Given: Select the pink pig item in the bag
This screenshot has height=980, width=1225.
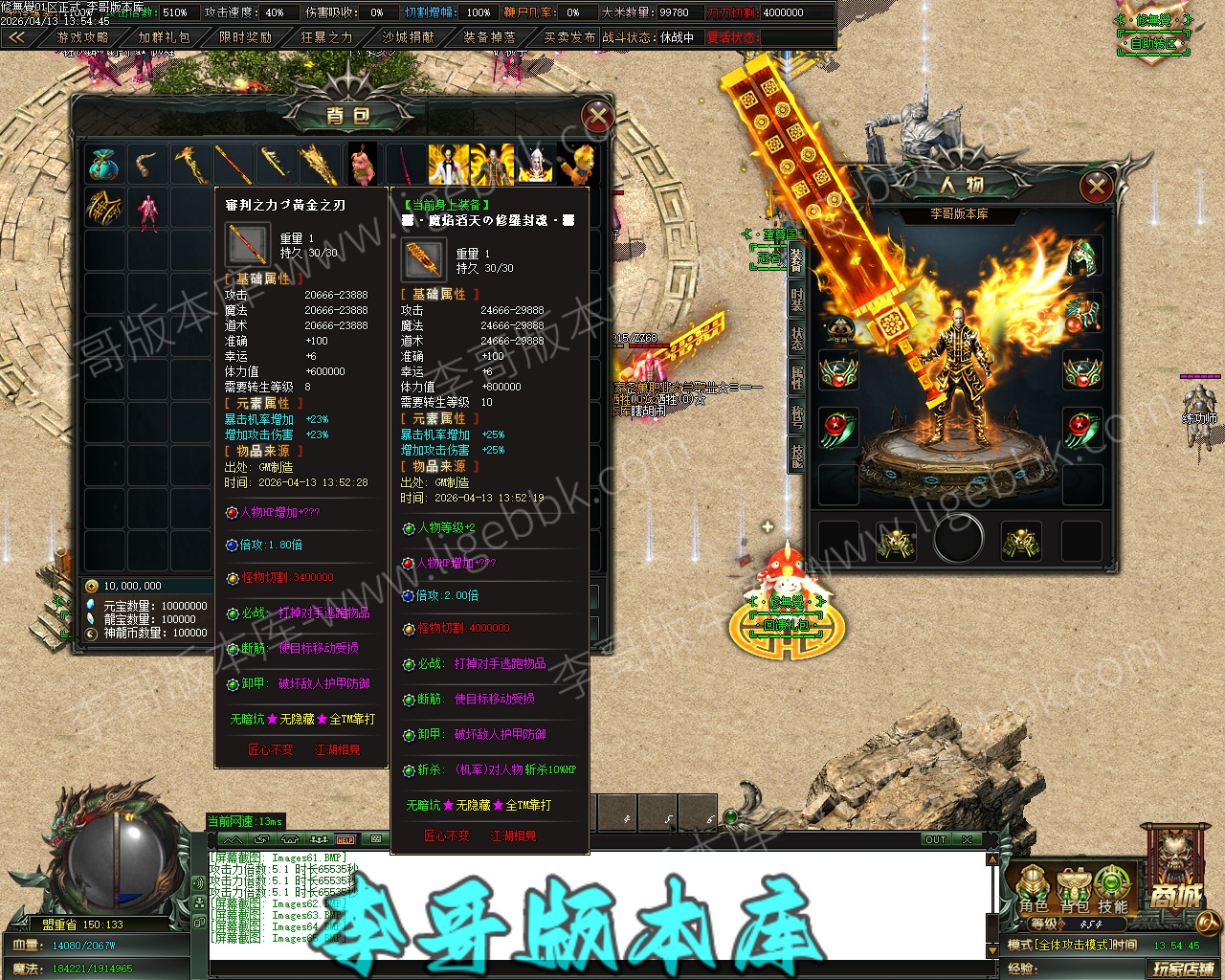Looking at the screenshot, I should 362,165.
